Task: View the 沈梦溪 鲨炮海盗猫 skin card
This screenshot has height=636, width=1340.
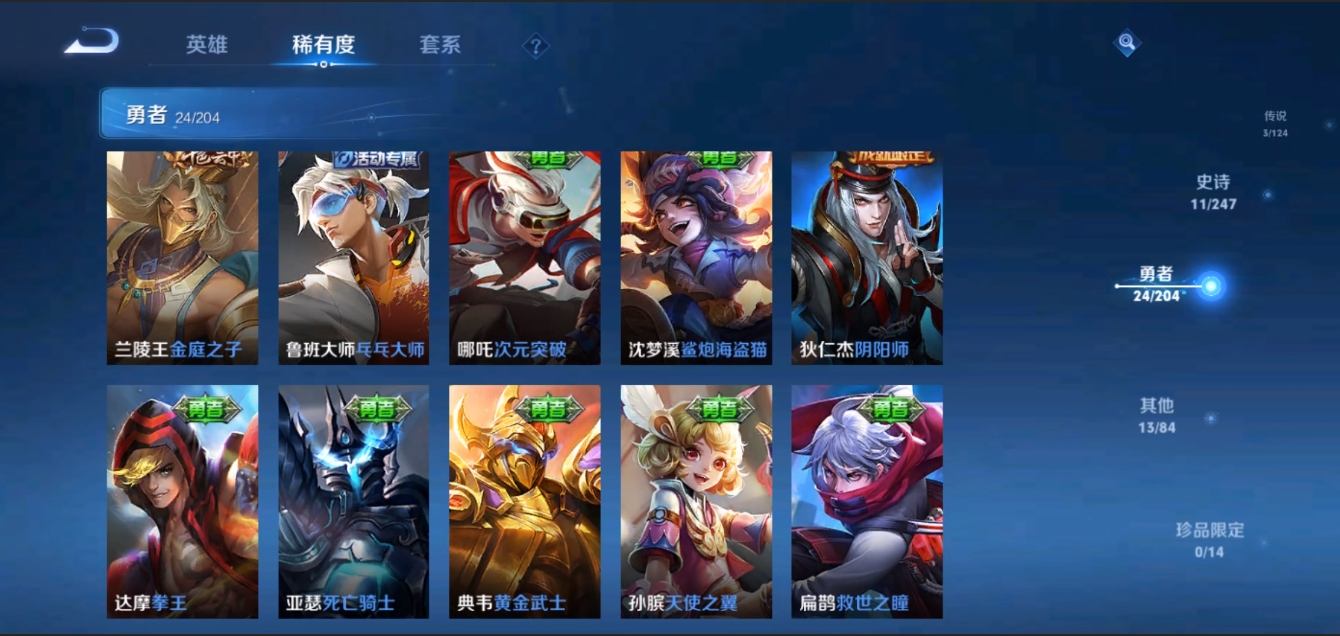Action: point(696,257)
